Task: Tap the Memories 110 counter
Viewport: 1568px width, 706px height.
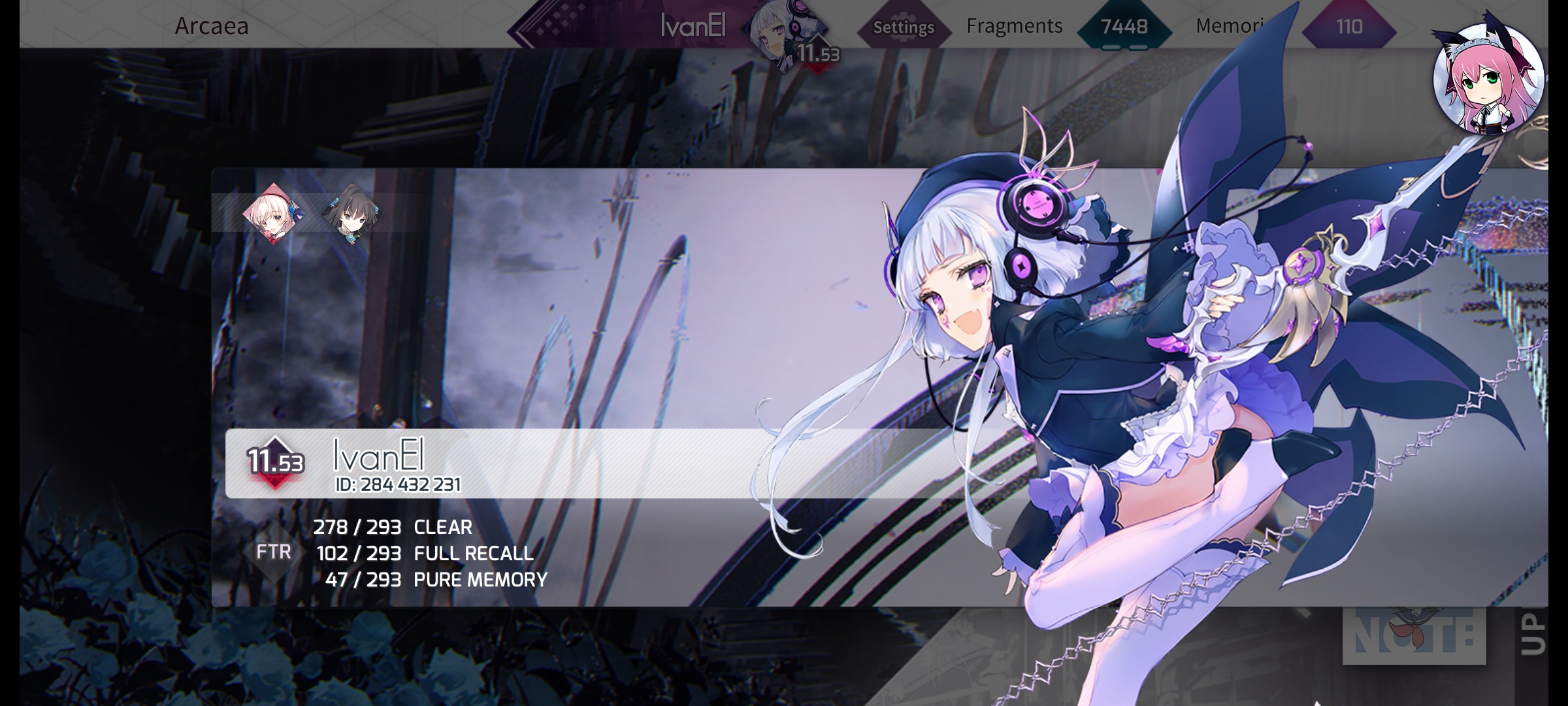Action: [x=1348, y=27]
